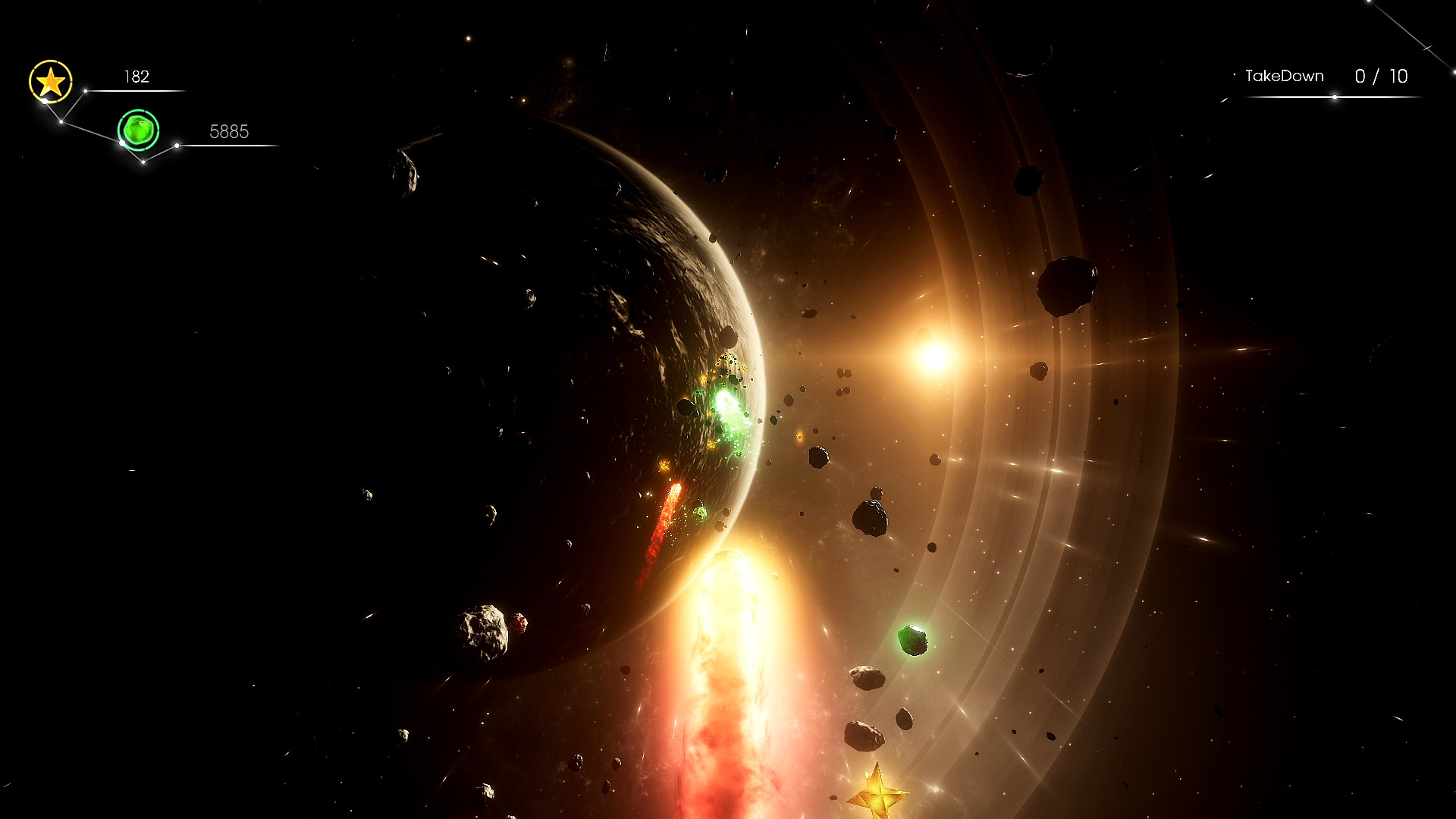Select the green gem emblem in the HUD
The image size is (1456, 819).
pyautogui.click(x=139, y=130)
